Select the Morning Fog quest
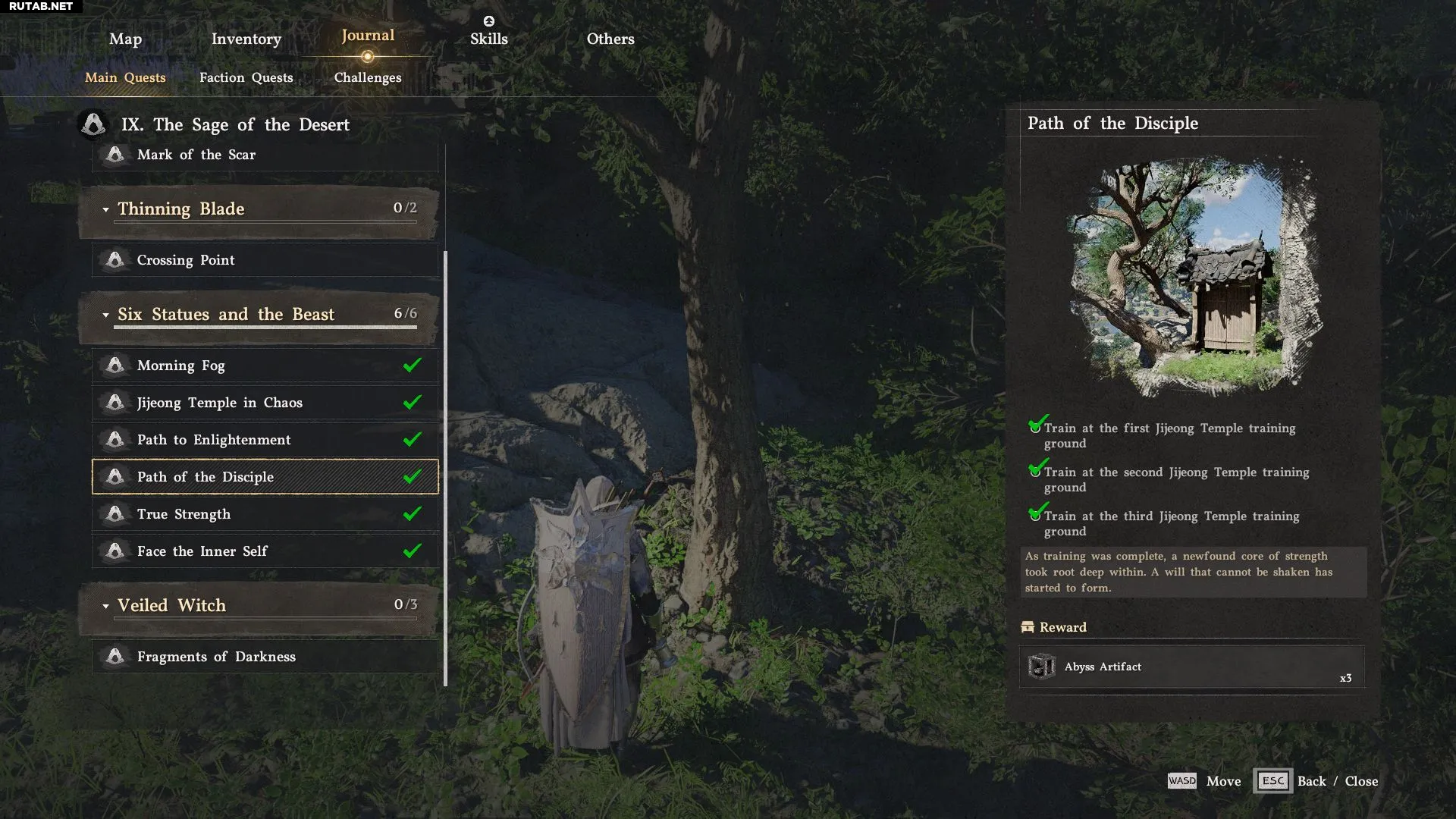The image size is (1456, 819). pos(265,366)
